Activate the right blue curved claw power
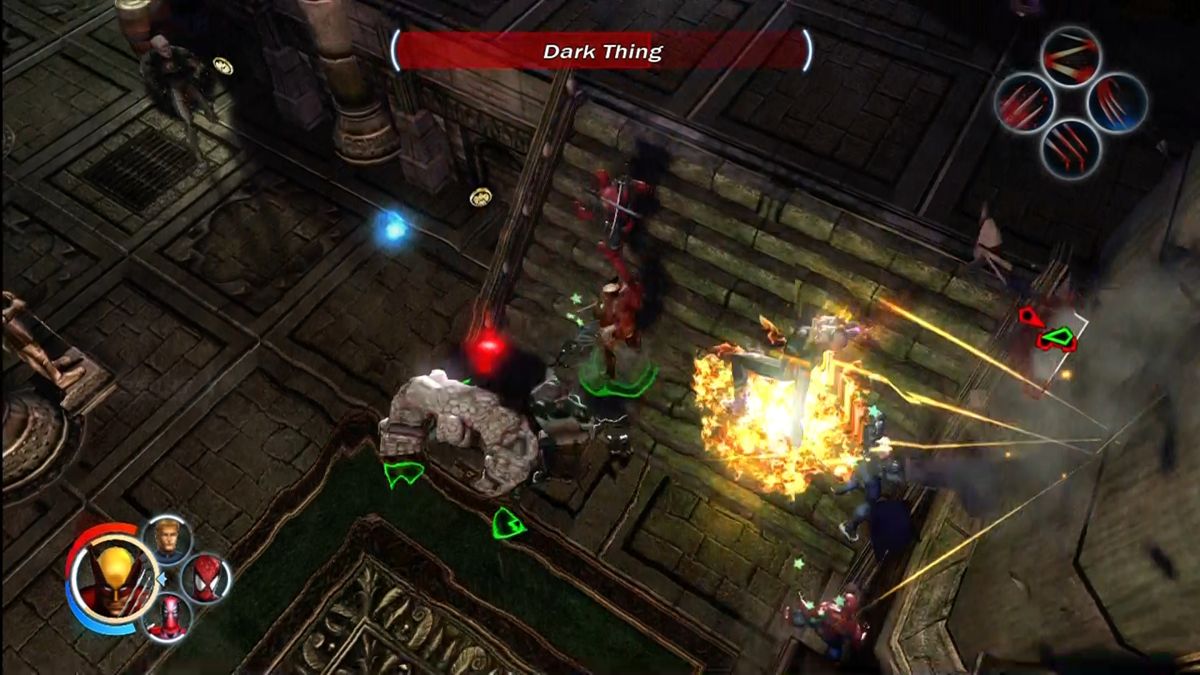Viewport: 1200px width, 675px height. [x=1117, y=102]
